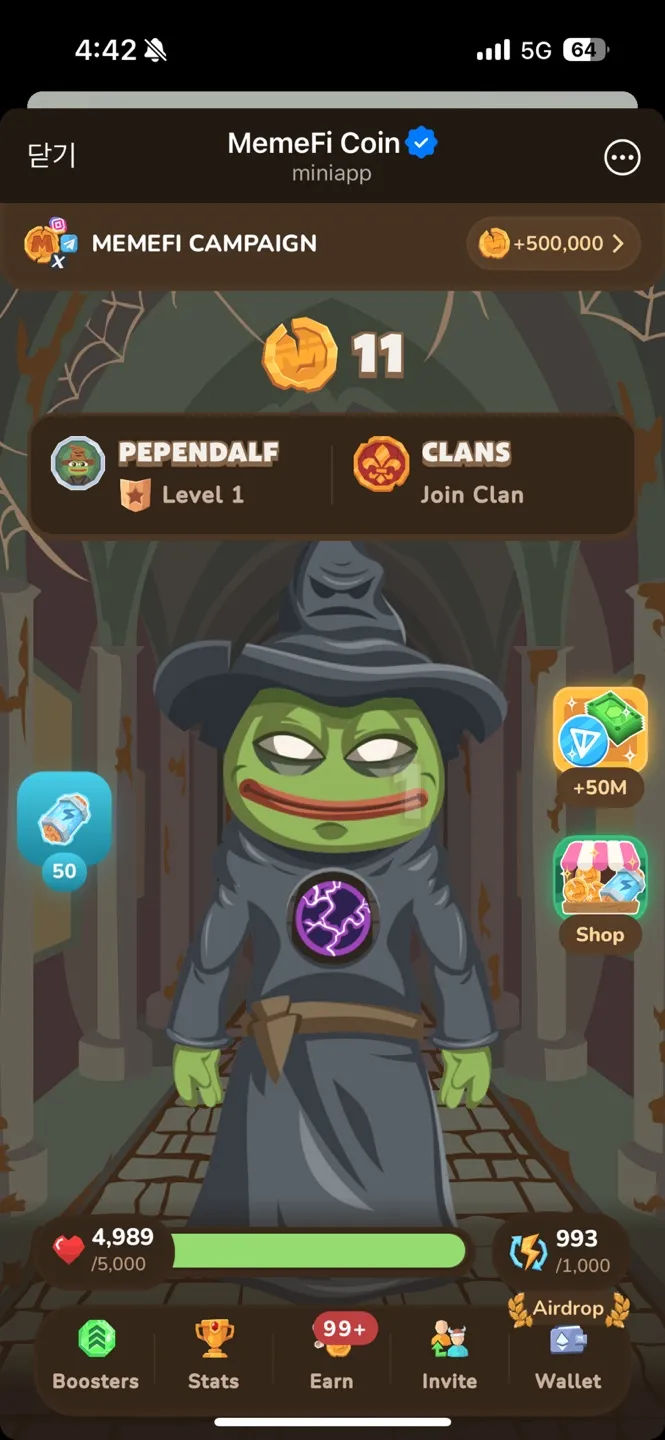665x1440 pixels.
Task: Switch to the Boosters tab
Action: tap(96, 1353)
